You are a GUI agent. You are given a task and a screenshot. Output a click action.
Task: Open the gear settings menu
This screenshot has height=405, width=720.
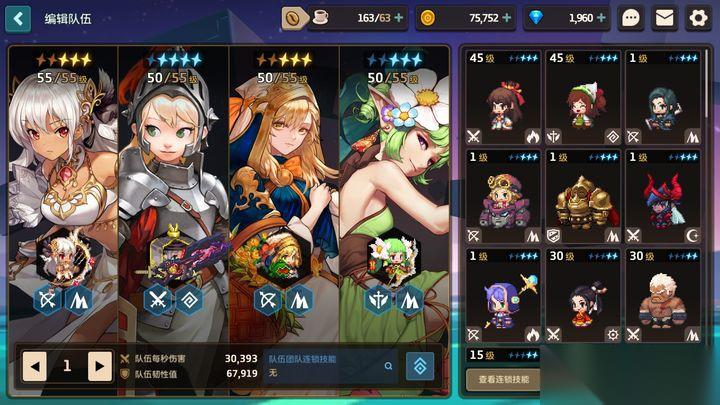[698, 17]
